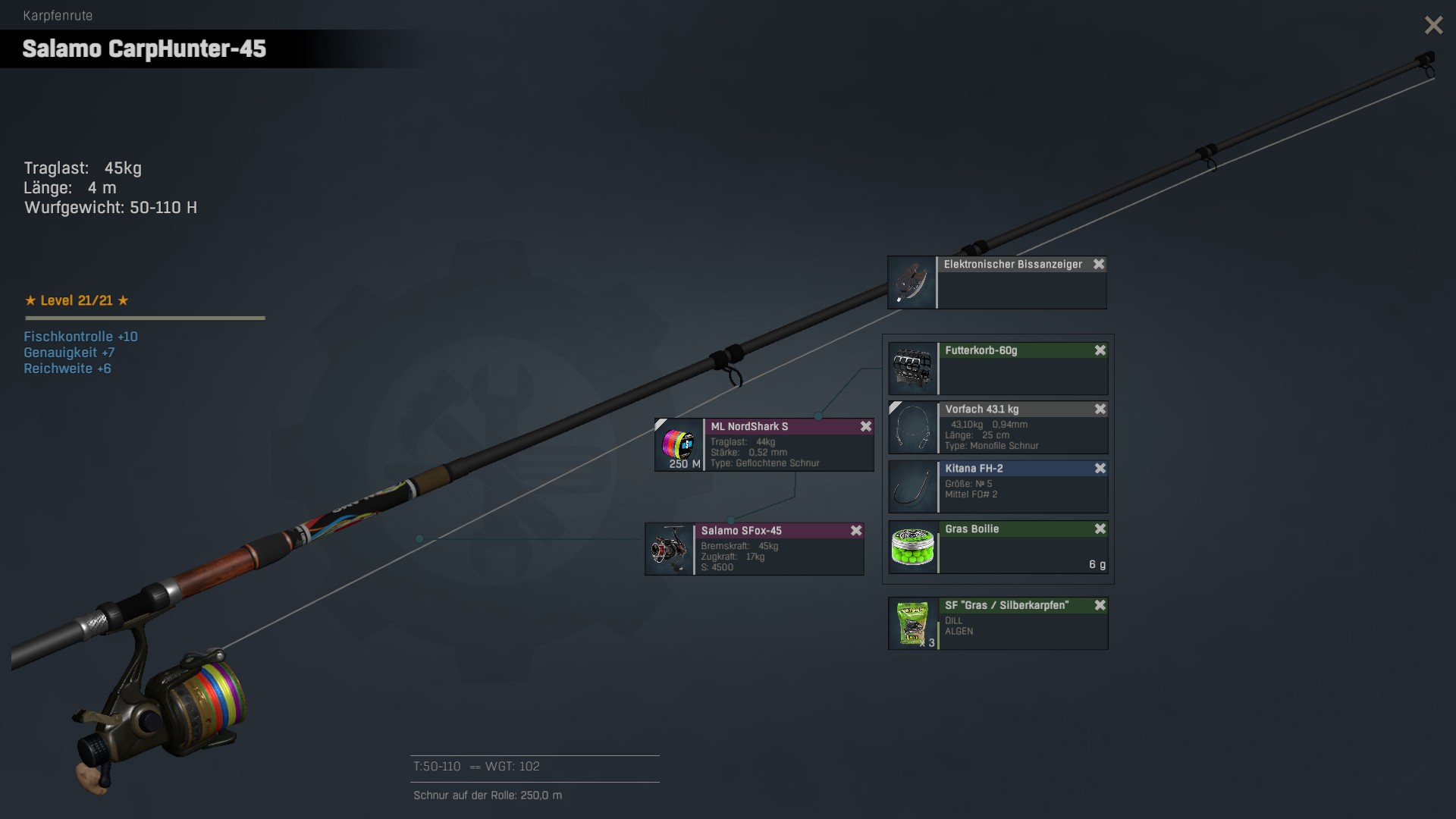This screenshot has height=819, width=1456.
Task: Choose the Vorfach 43.1 kg leader slot
Action: [x=912, y=428]
